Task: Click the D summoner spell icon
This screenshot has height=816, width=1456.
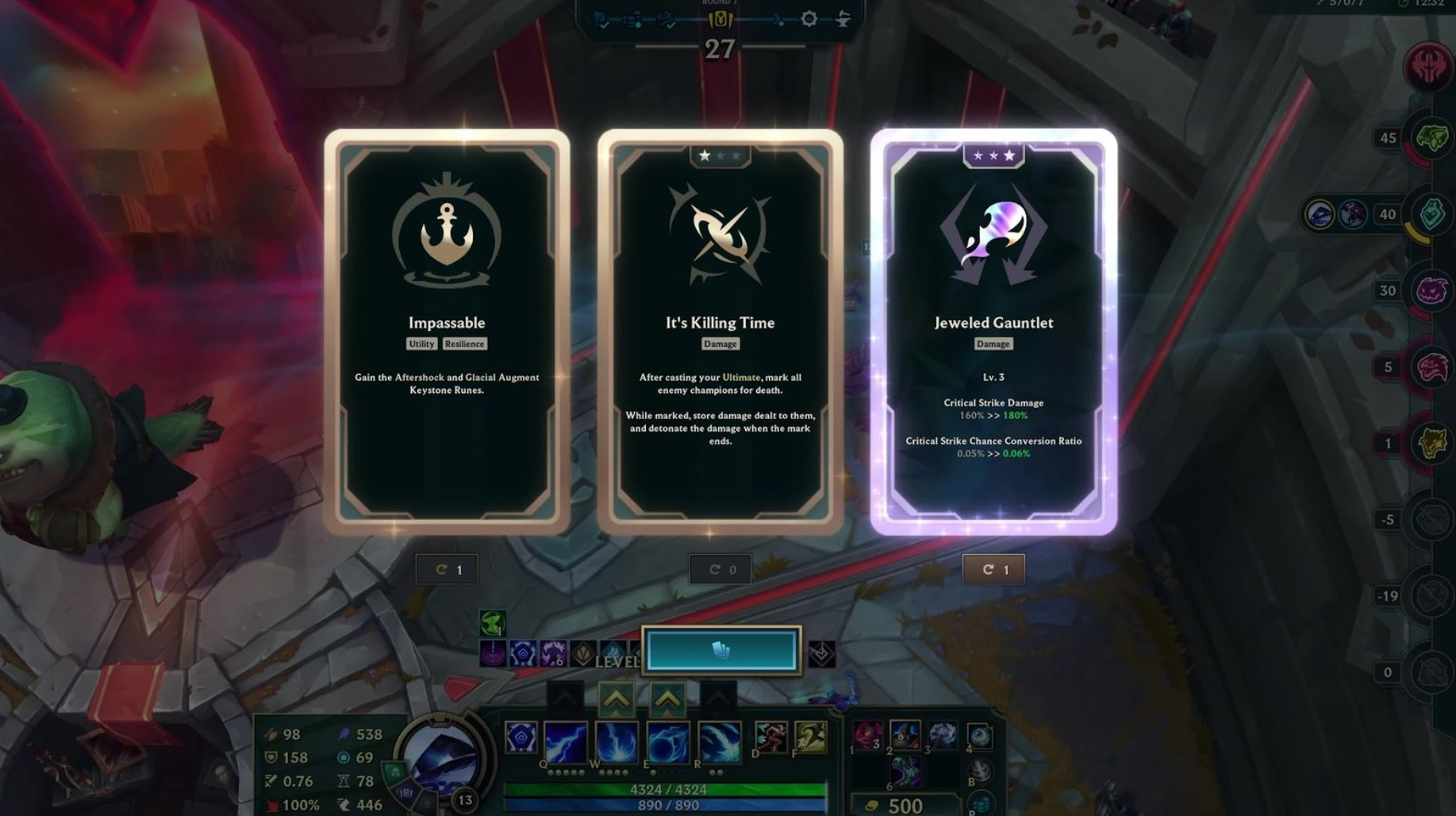Action: pos(771,737)
